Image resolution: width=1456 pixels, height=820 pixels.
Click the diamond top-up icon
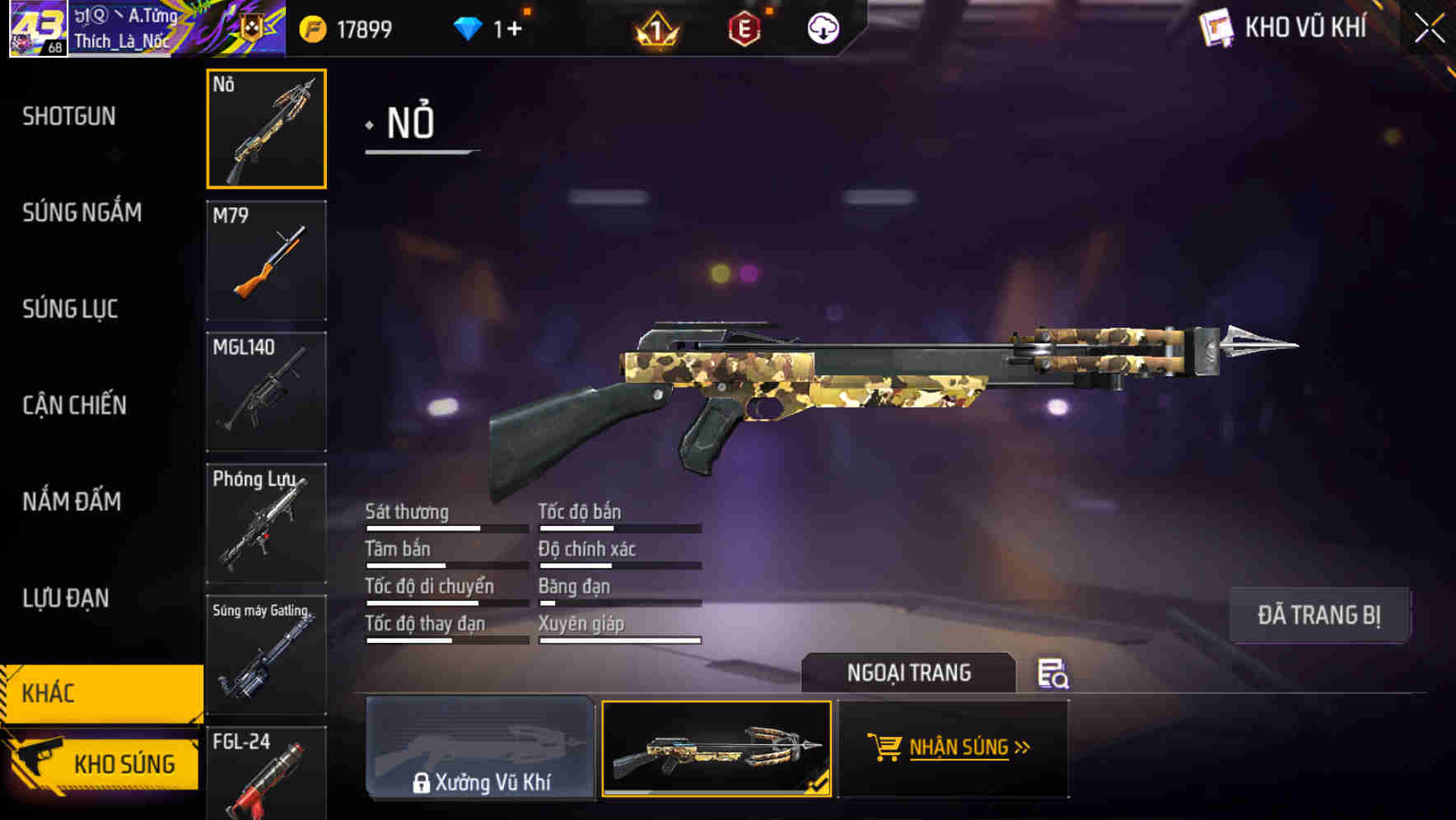pyautogui.click(x=469, y=26)
